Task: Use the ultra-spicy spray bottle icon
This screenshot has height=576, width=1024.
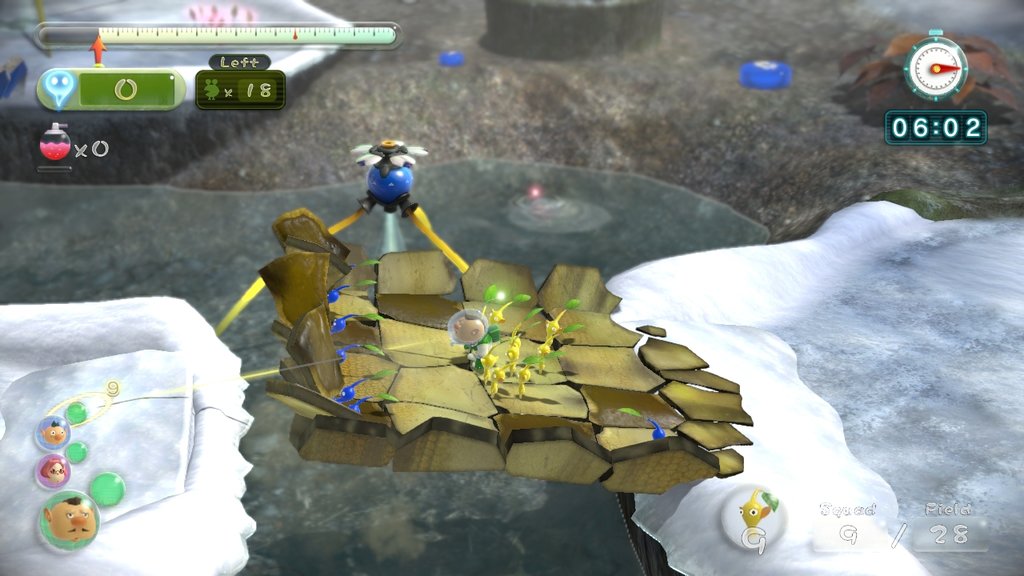Action: 55,144
